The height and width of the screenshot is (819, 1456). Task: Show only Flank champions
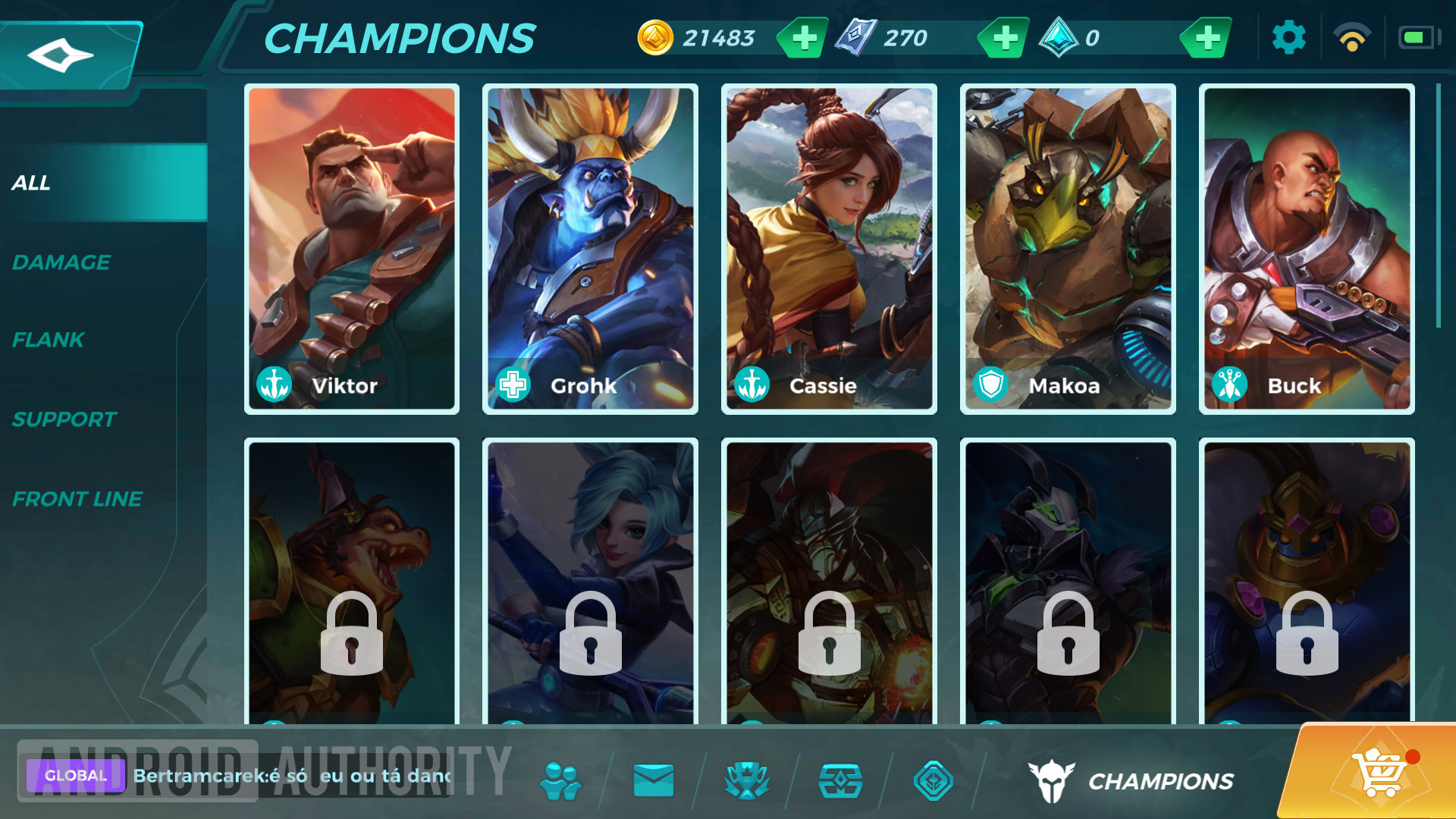click(x=49, y=340)
